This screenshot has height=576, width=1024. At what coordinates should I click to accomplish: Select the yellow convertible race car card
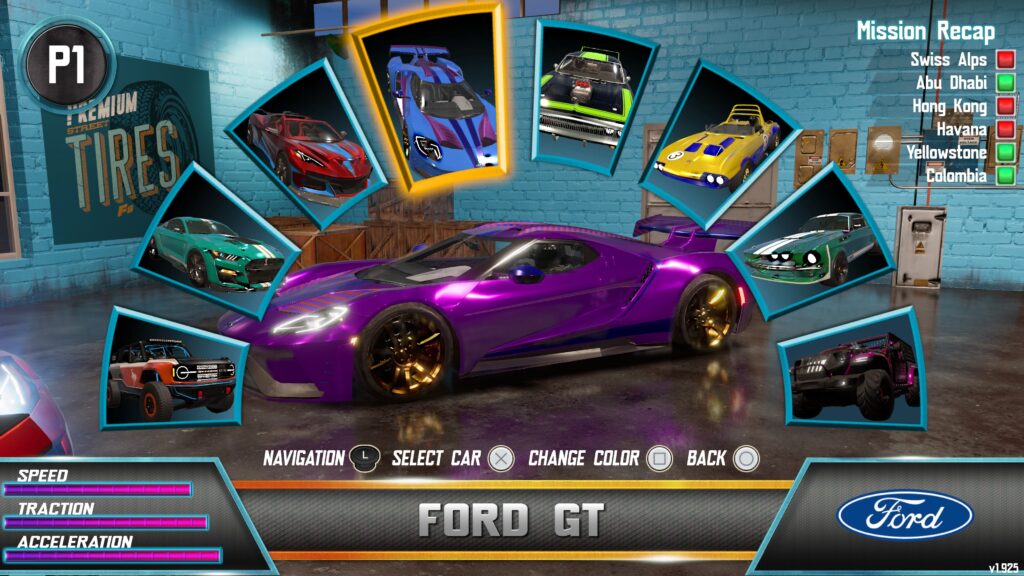pyautogui.click(x=716, y=143)
